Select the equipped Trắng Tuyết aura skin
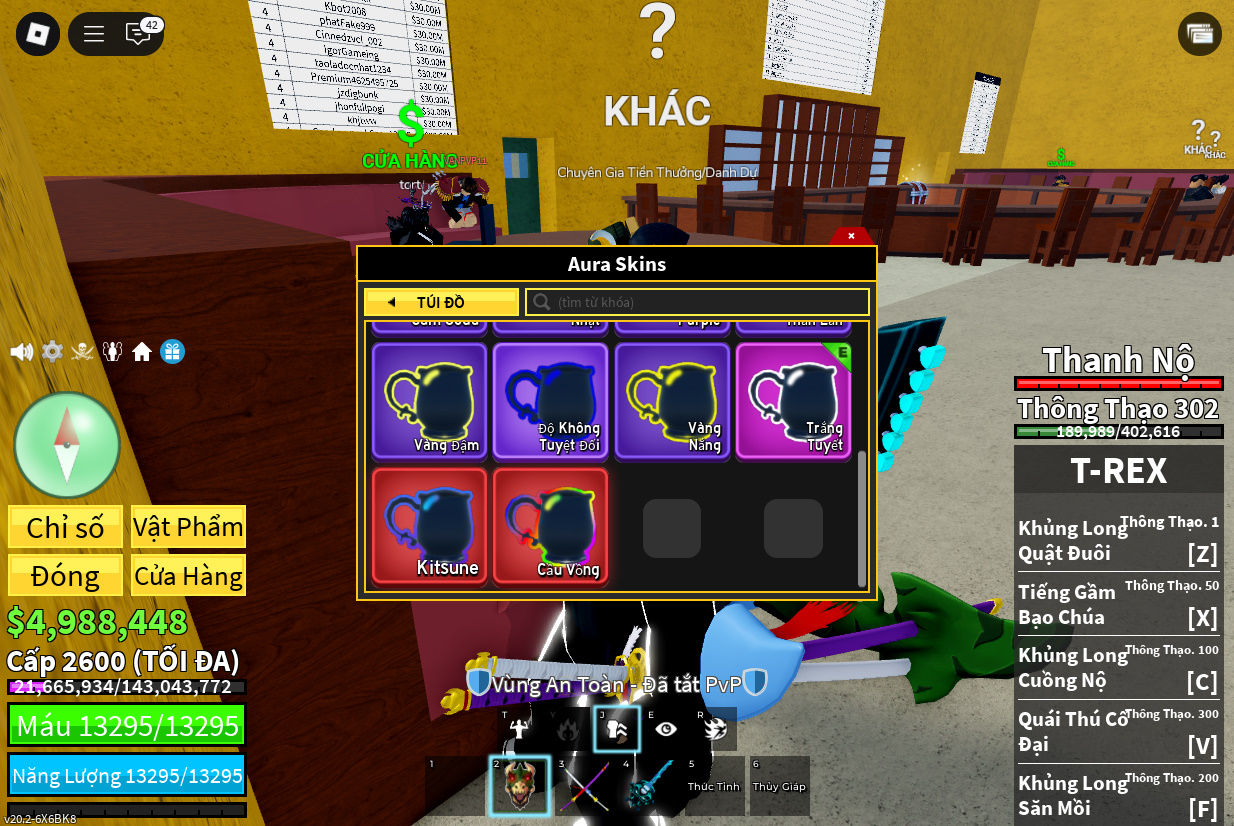 point(794,400)
